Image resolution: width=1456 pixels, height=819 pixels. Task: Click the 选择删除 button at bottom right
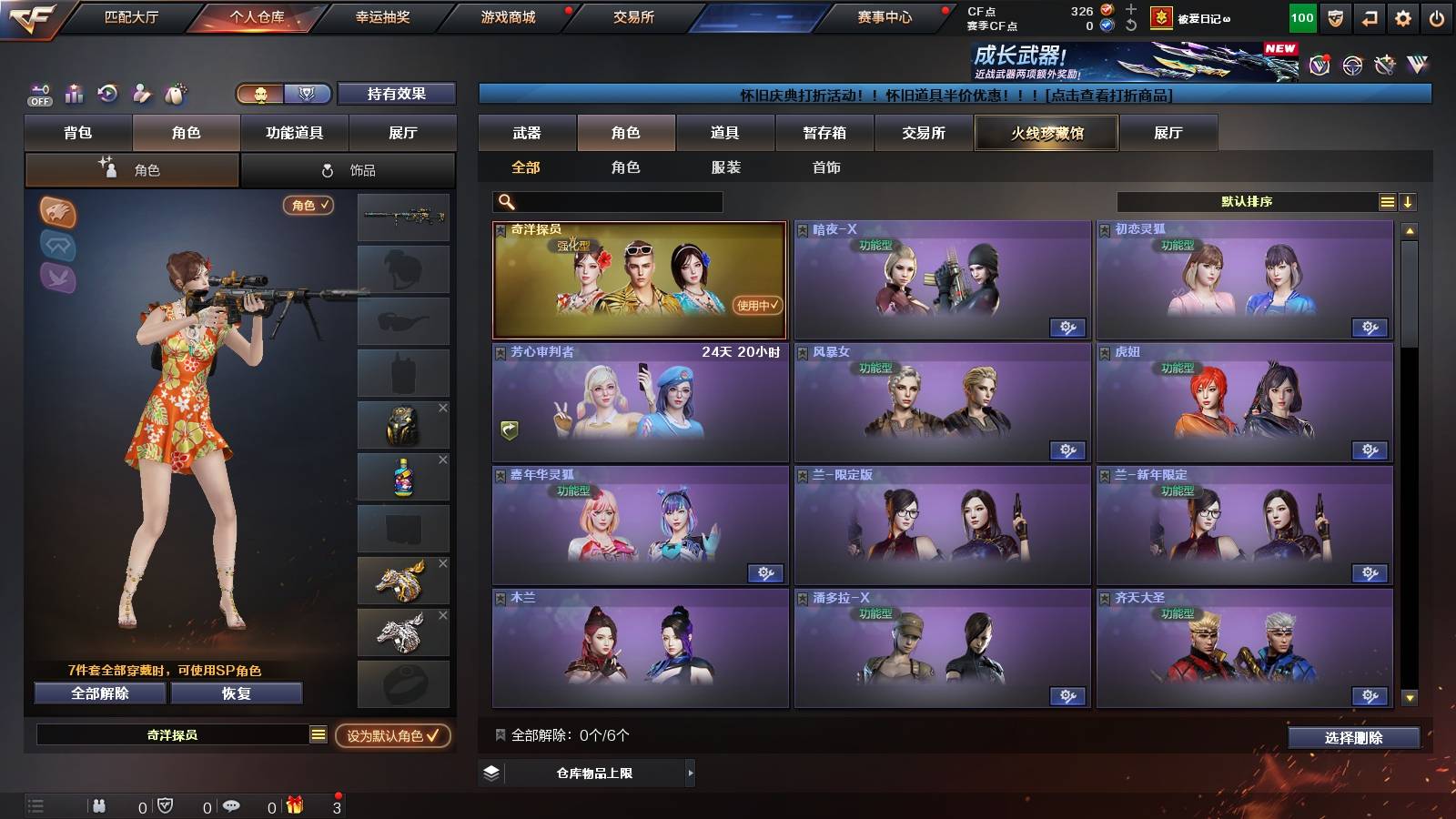click(1353, 738)
